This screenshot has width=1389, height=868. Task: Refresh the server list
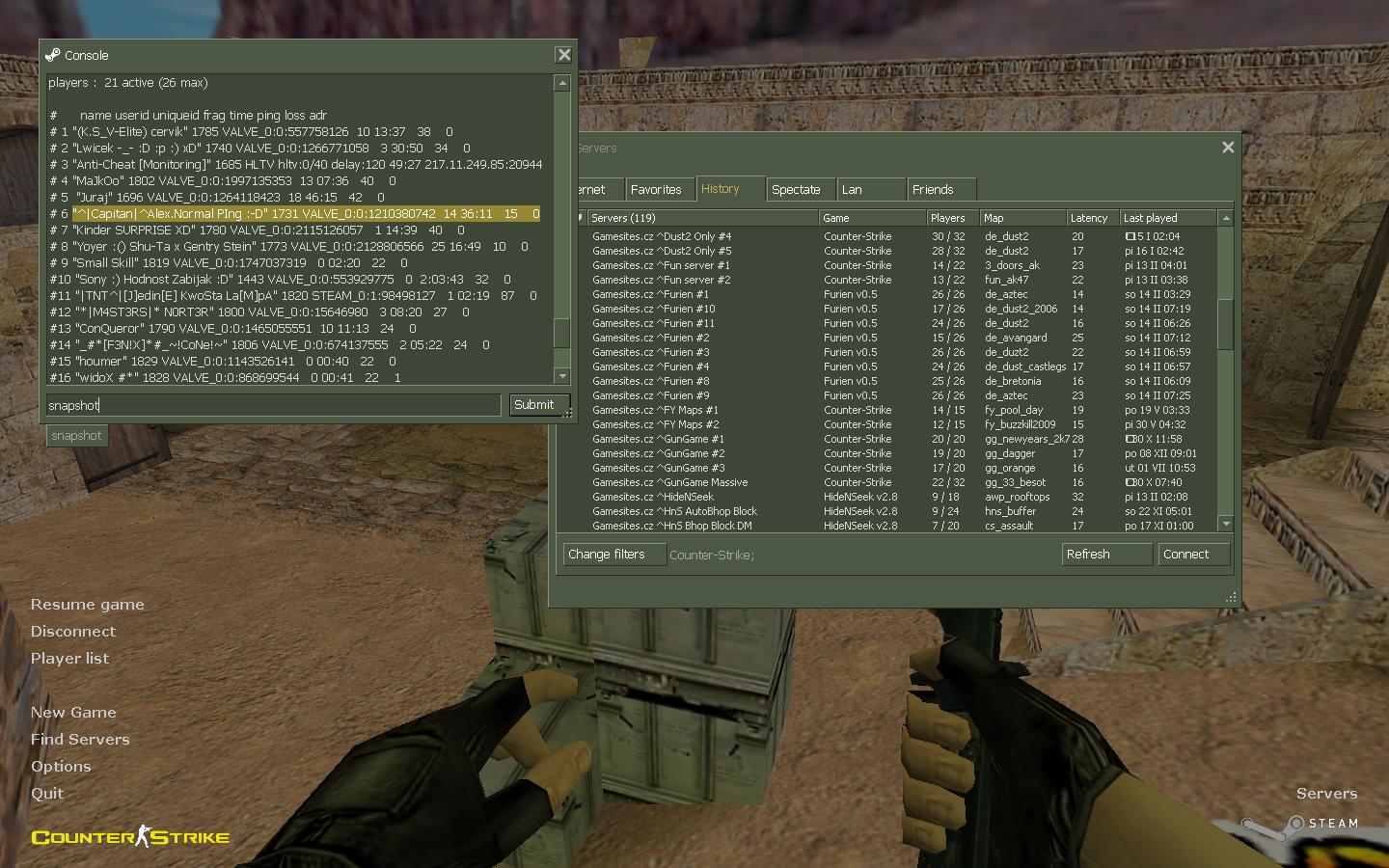[x=1105, y=555]
